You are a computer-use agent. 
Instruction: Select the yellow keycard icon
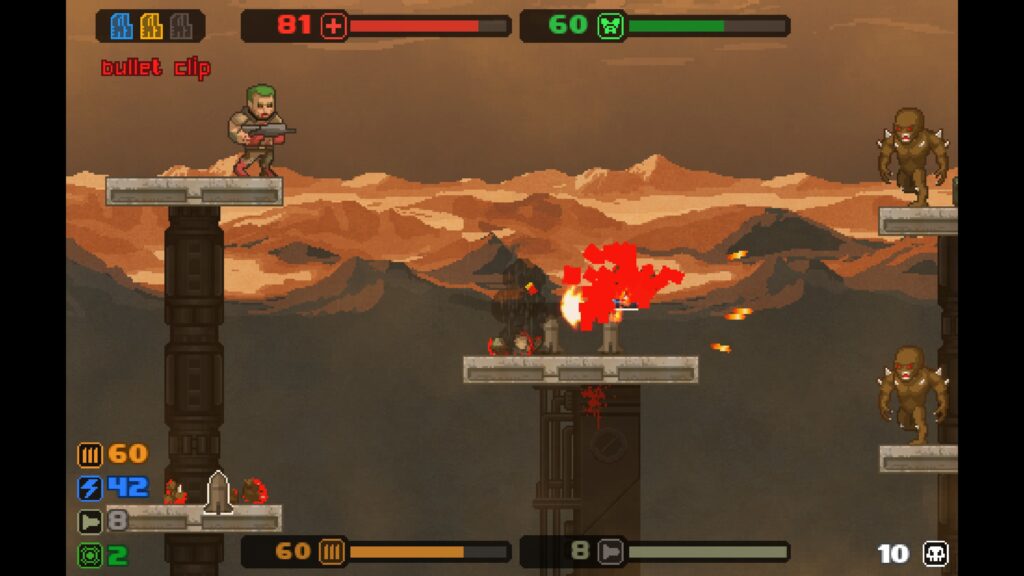(x=151, y=26)
